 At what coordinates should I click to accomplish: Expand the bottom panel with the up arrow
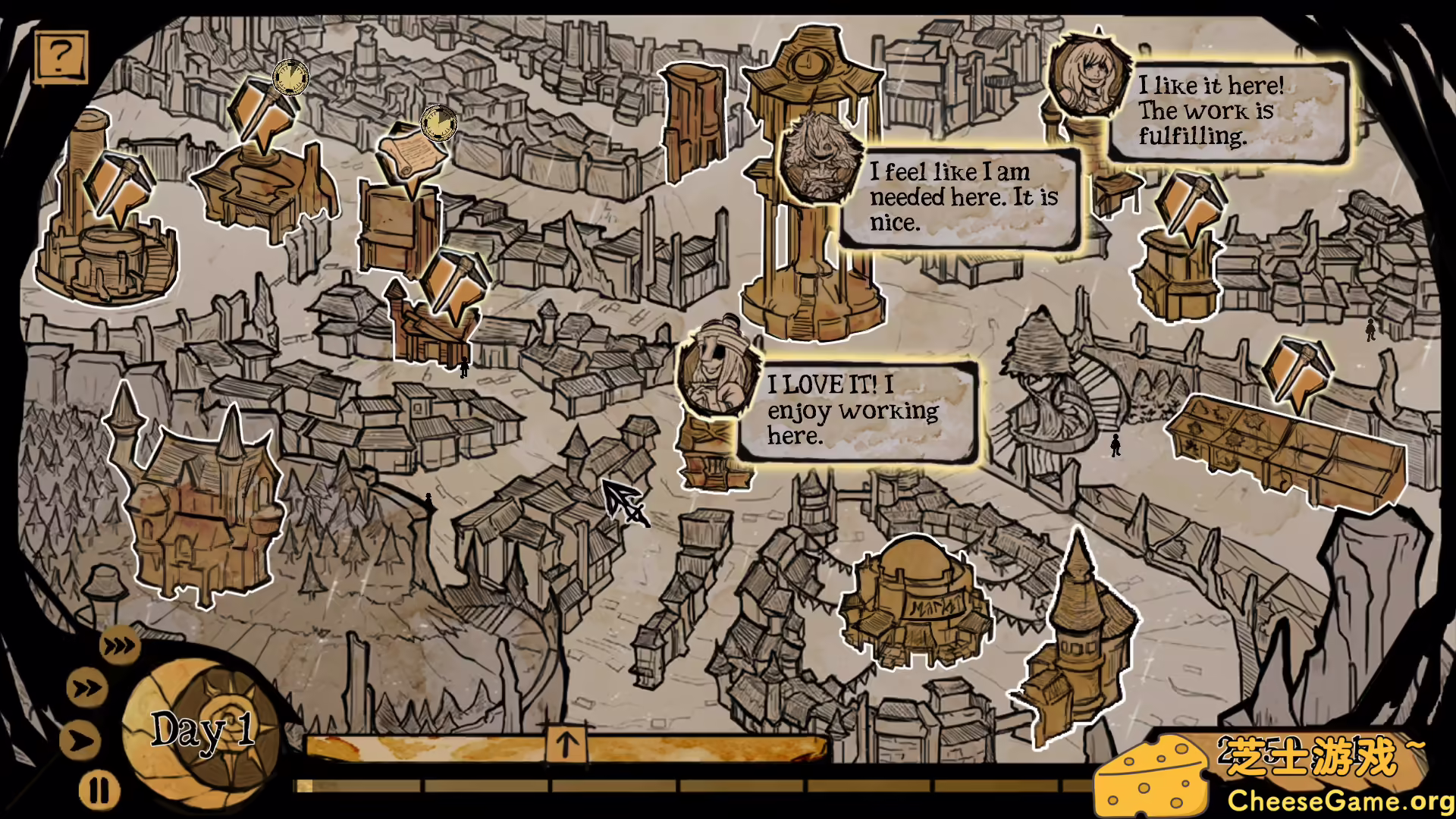[x=566, y=744]
